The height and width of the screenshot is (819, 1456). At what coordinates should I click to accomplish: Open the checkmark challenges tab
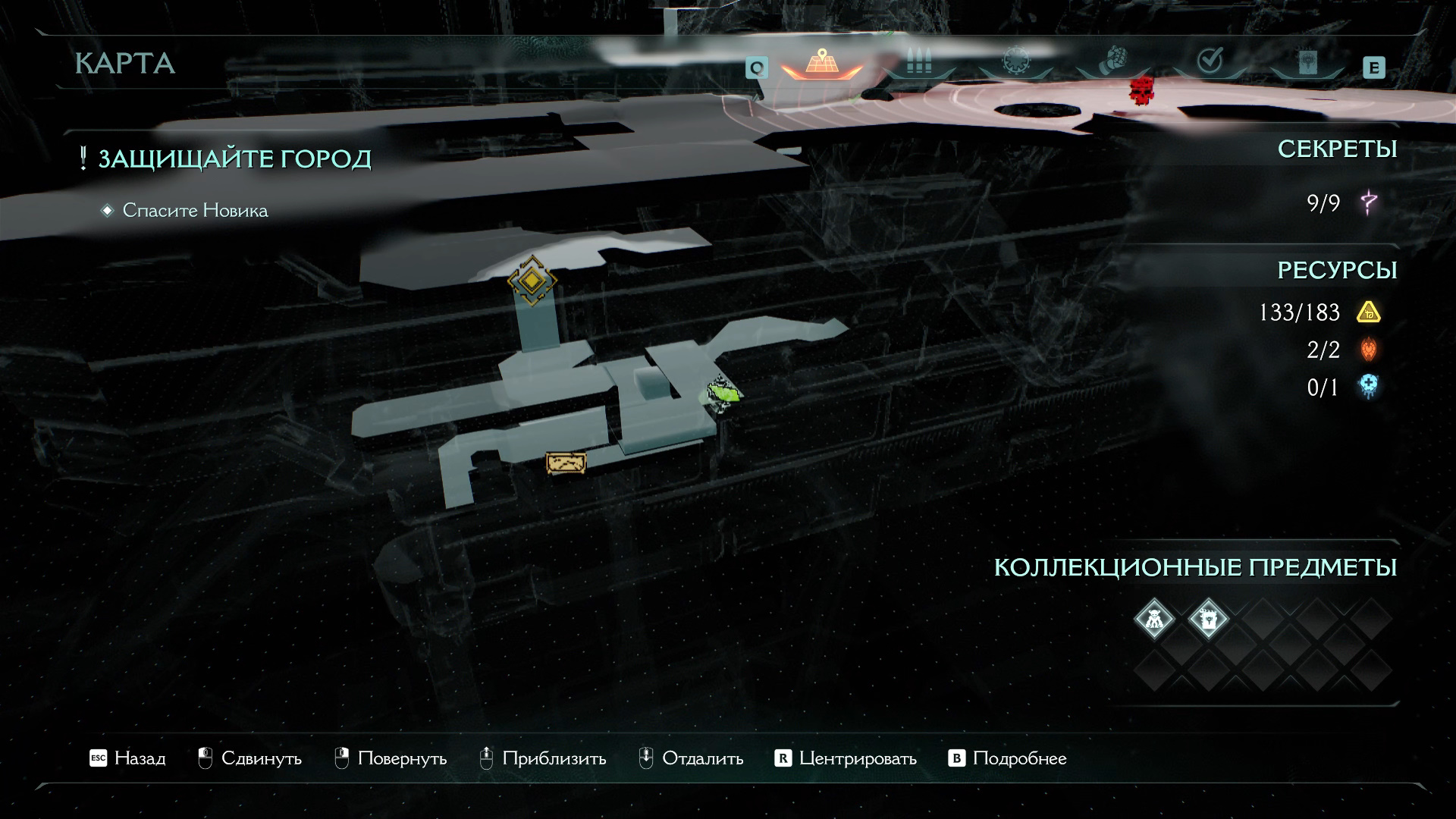1210,61
